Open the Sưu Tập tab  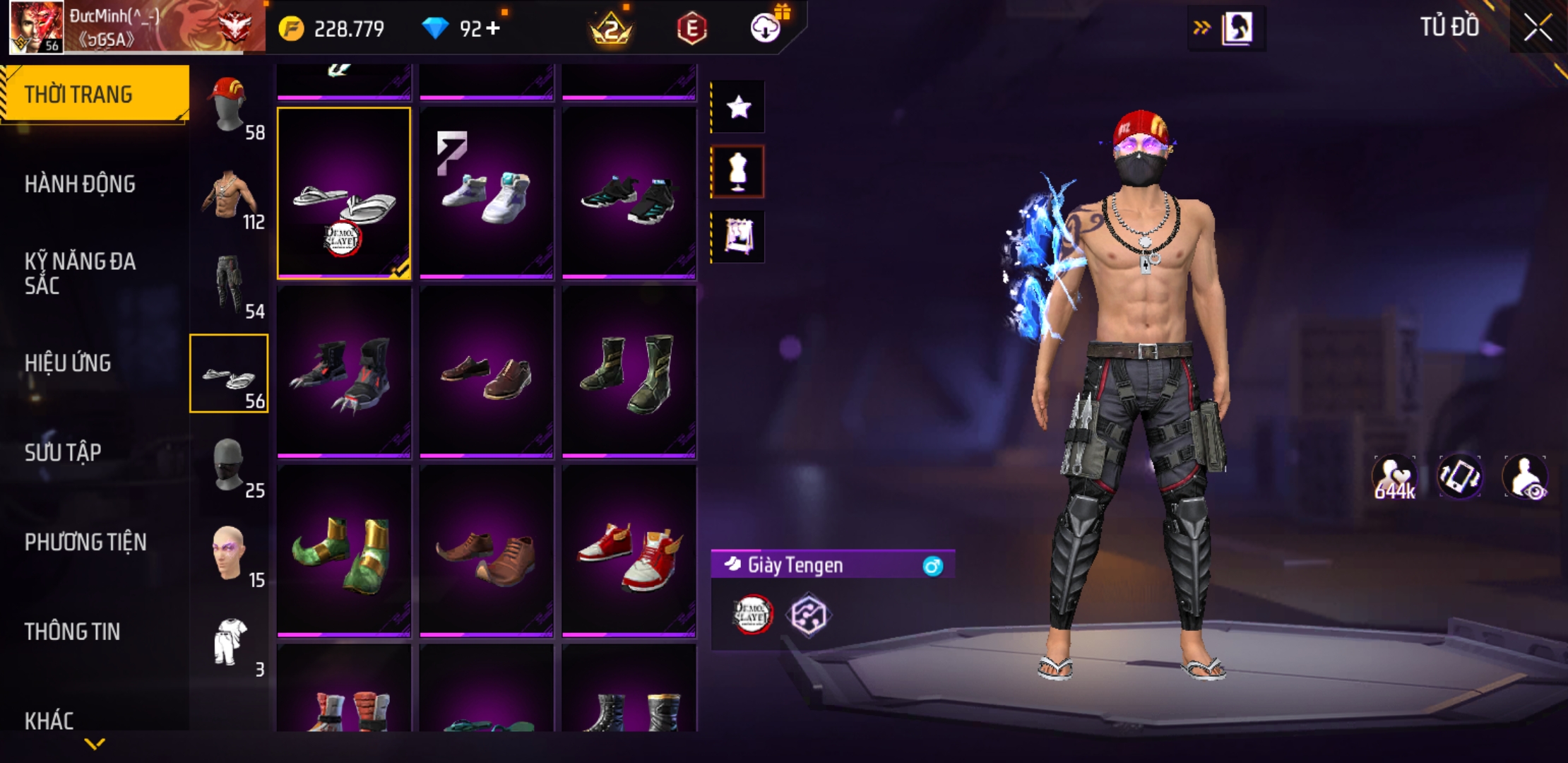(63, 452)
